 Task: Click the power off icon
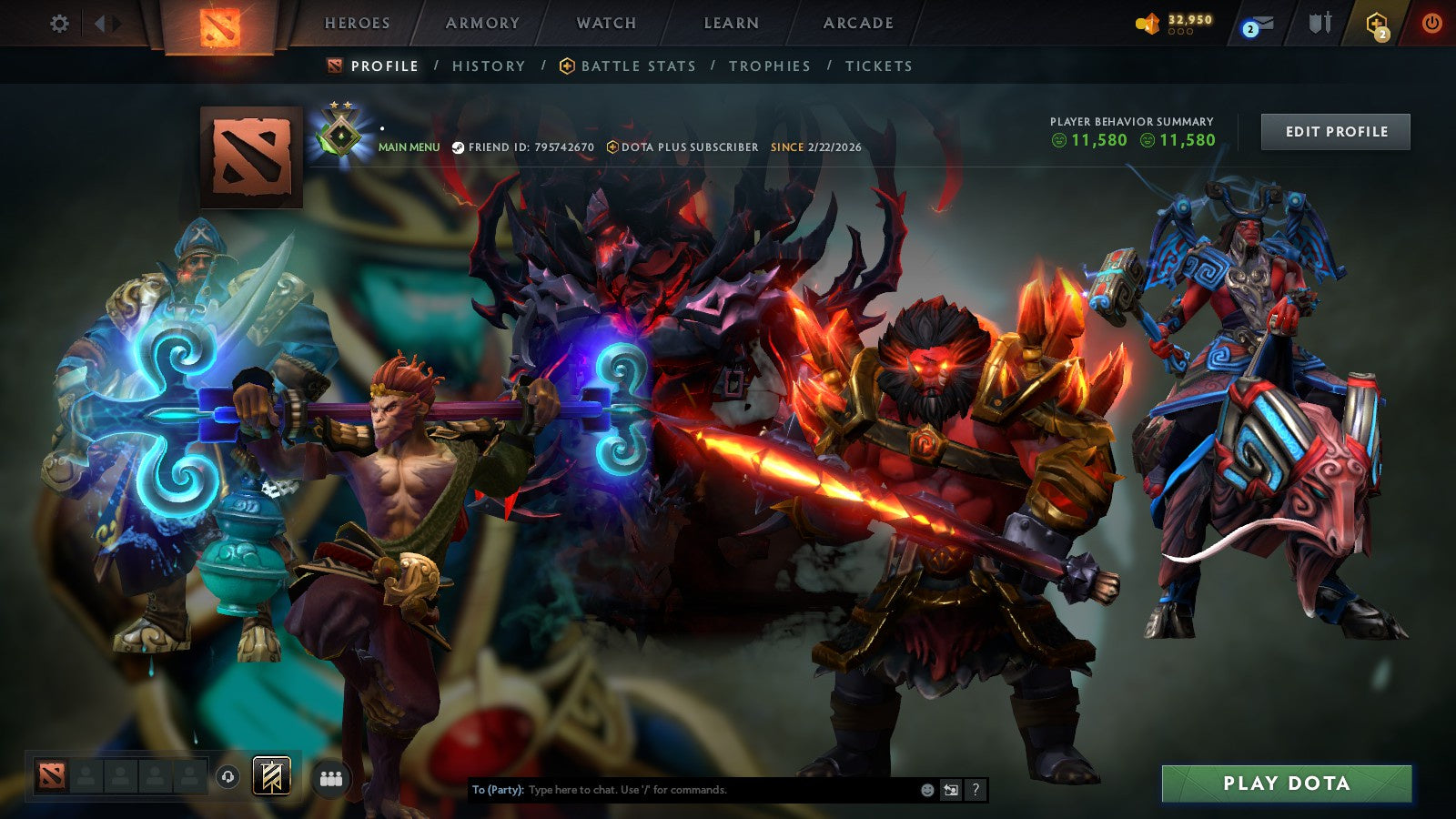pos(1431,24)
